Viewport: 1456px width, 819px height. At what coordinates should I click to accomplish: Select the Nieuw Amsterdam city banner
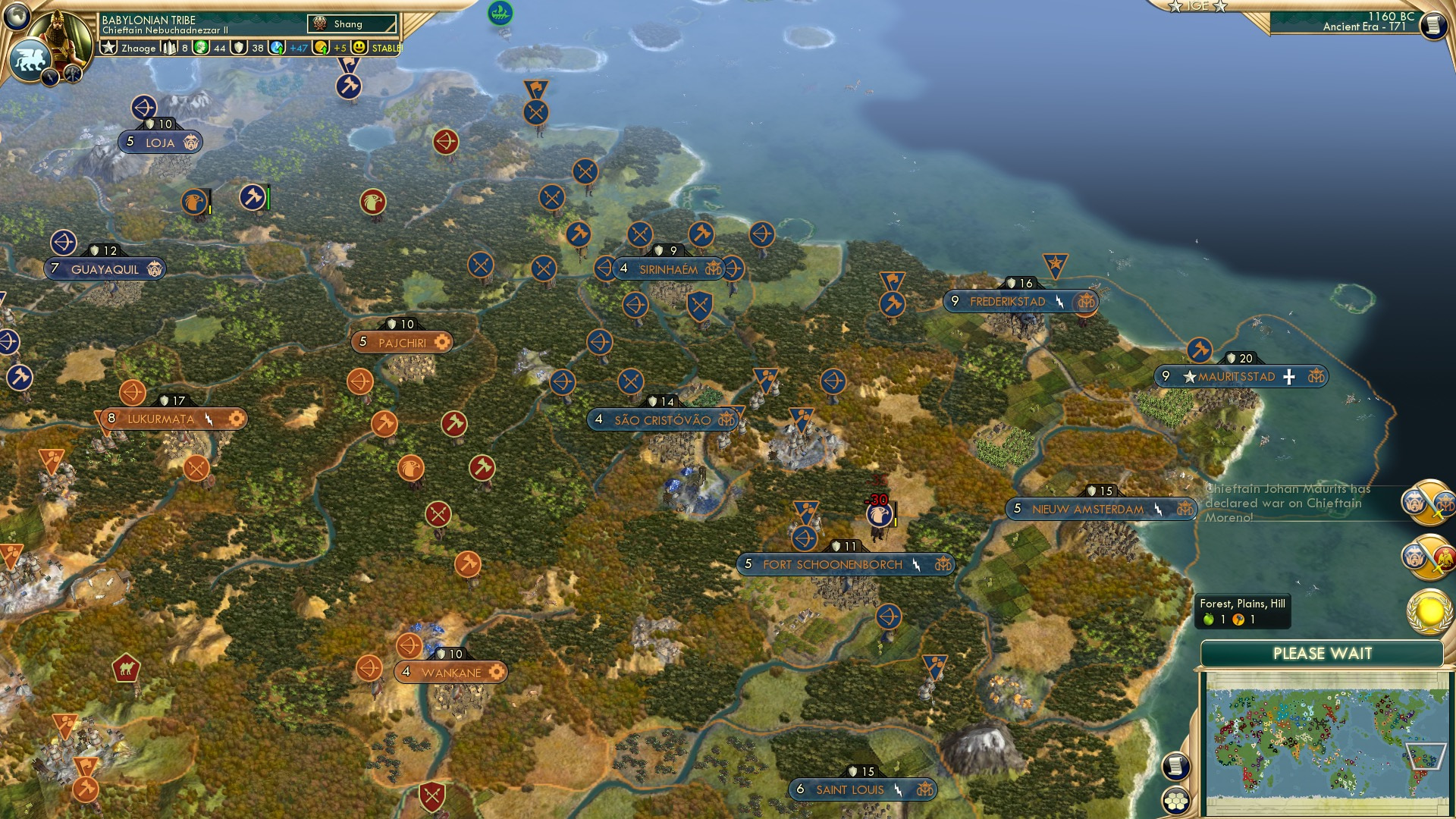pyautogui.click(x=1100, y=510)
